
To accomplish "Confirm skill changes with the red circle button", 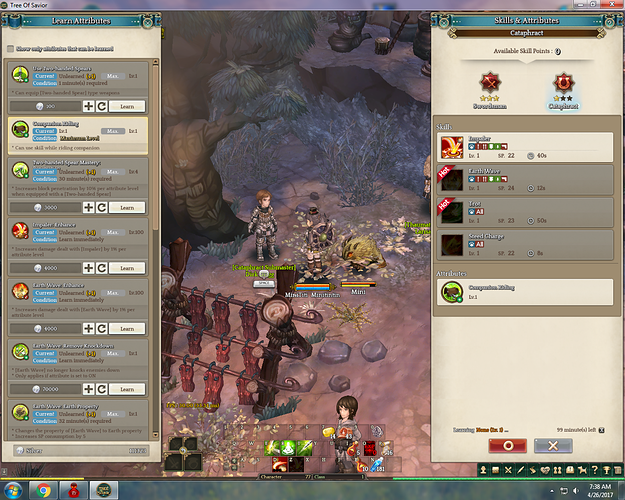I will pyautogui.click(x=508, y=446).
